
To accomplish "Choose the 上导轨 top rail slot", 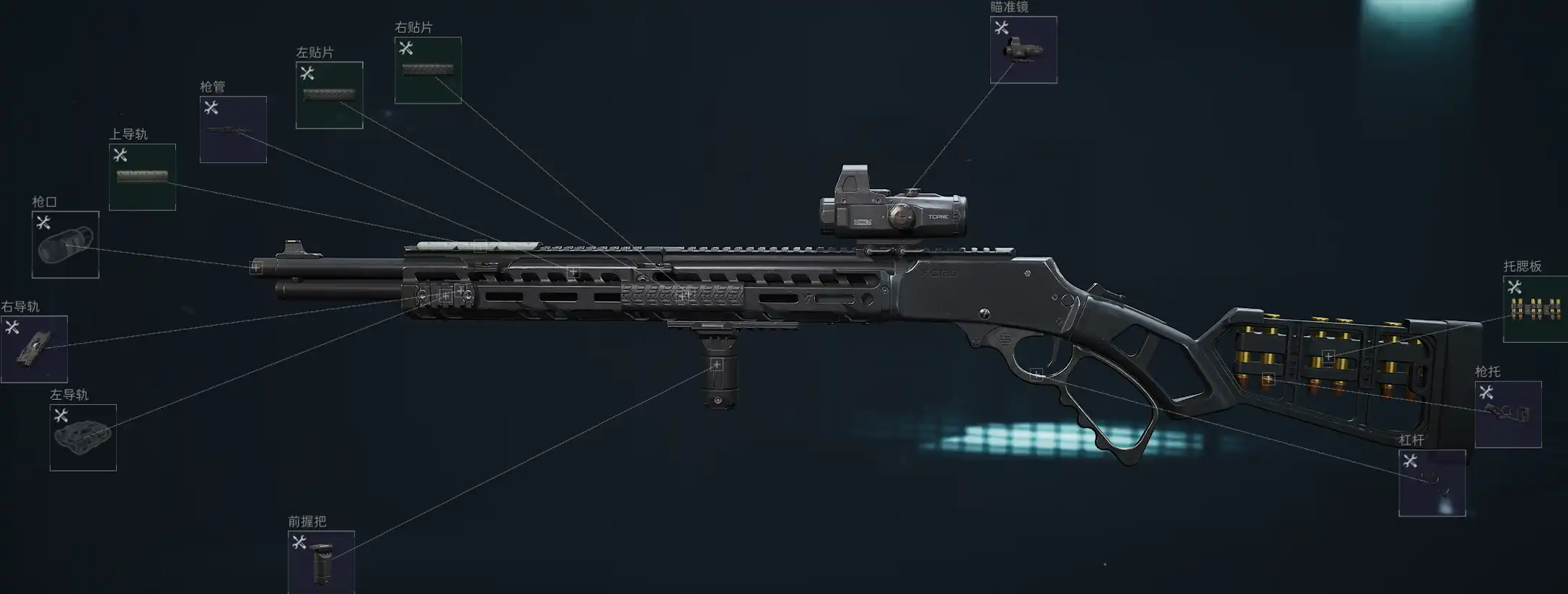I will click(142, 177).
